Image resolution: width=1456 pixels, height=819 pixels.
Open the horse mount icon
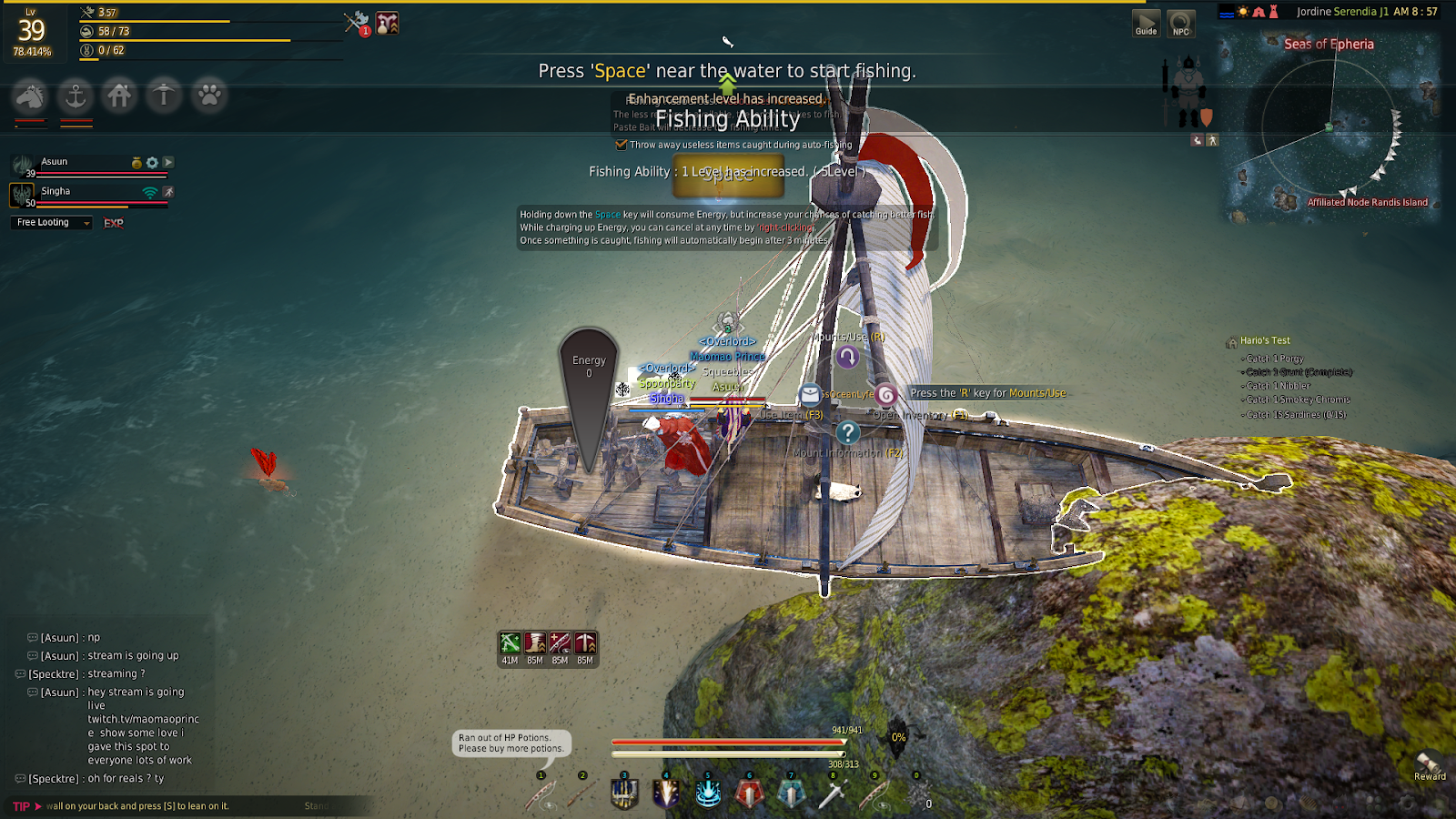click(30, 95)
